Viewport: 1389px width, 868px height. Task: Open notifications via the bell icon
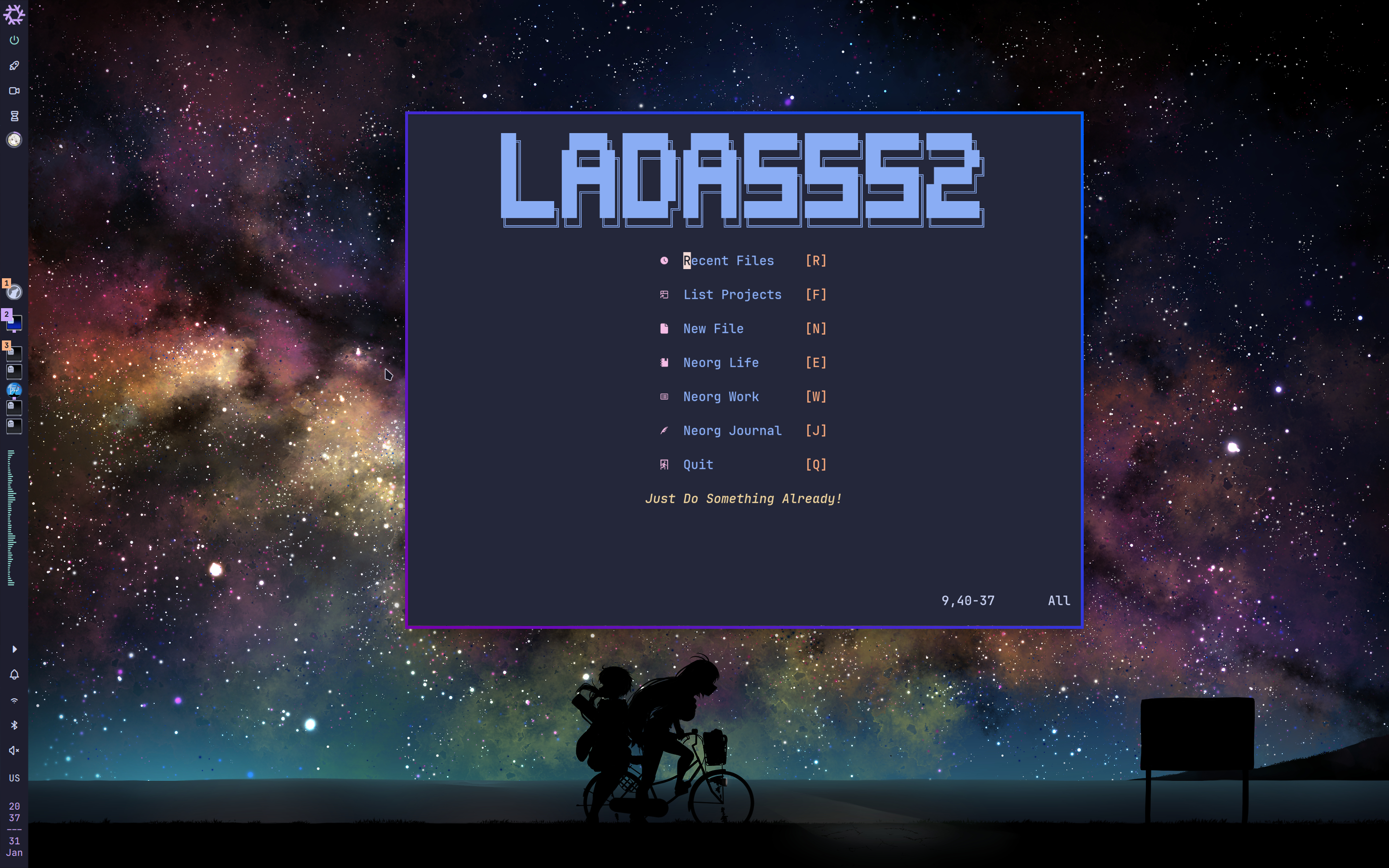pos(14,675)
